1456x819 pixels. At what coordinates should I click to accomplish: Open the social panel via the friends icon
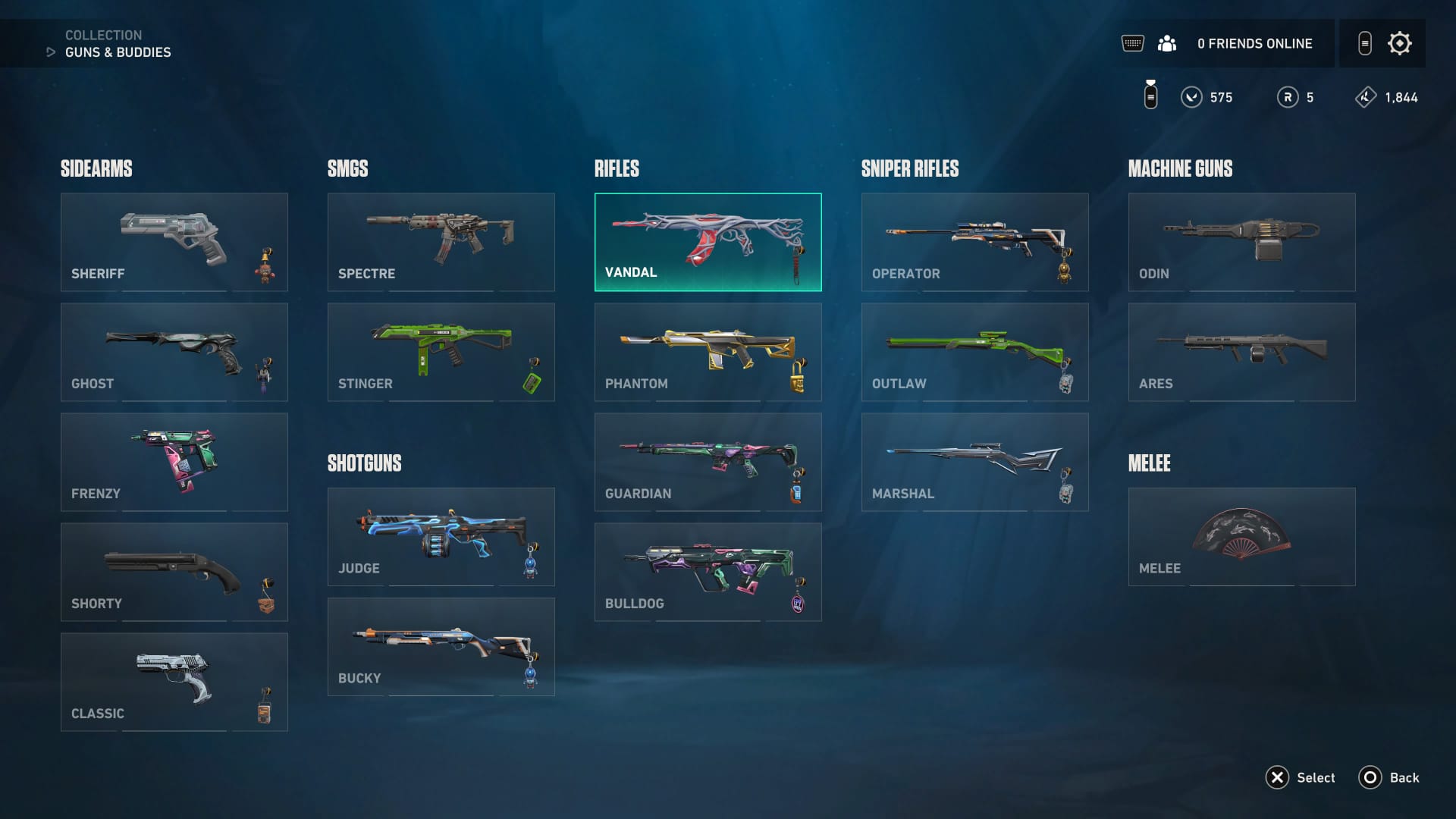(1169, 43)
